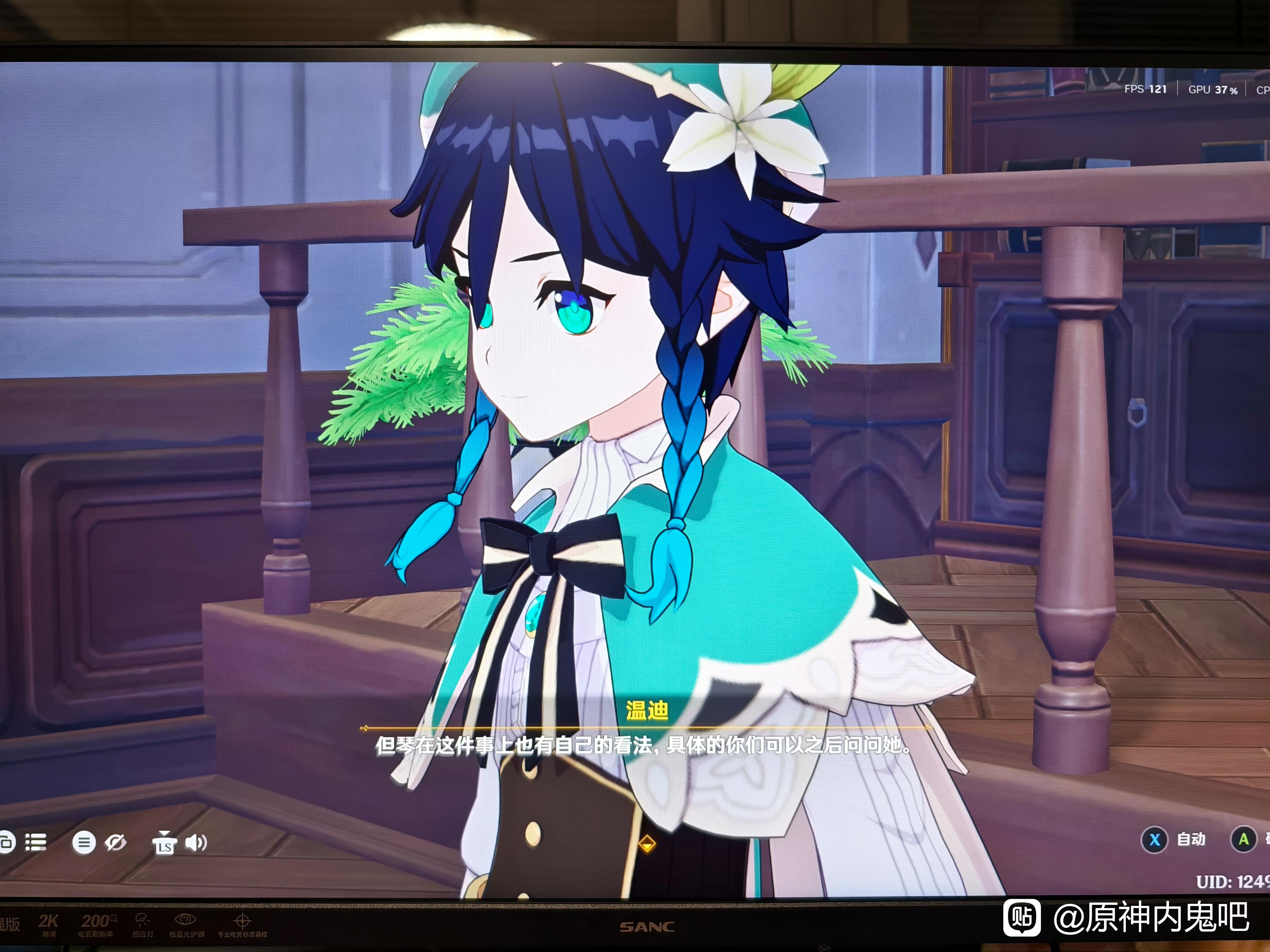Open the dialogue history list icon
Screen dimensions: 1270x952
36,842
